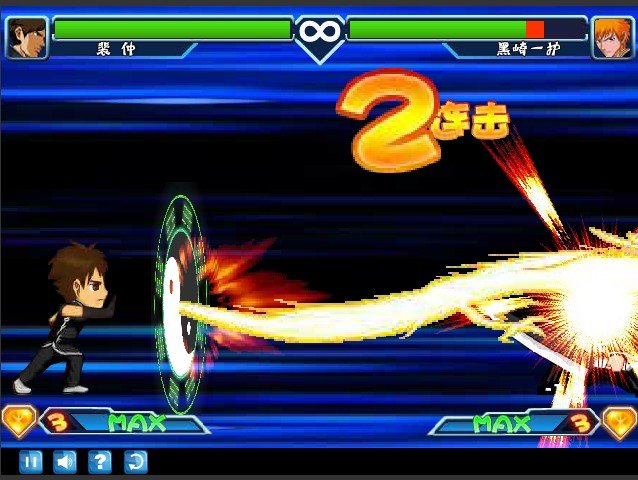Click the circular arrow restart button
Viewport: 638px width, 480px height.
pyautogui.click(x=135, y=461)
